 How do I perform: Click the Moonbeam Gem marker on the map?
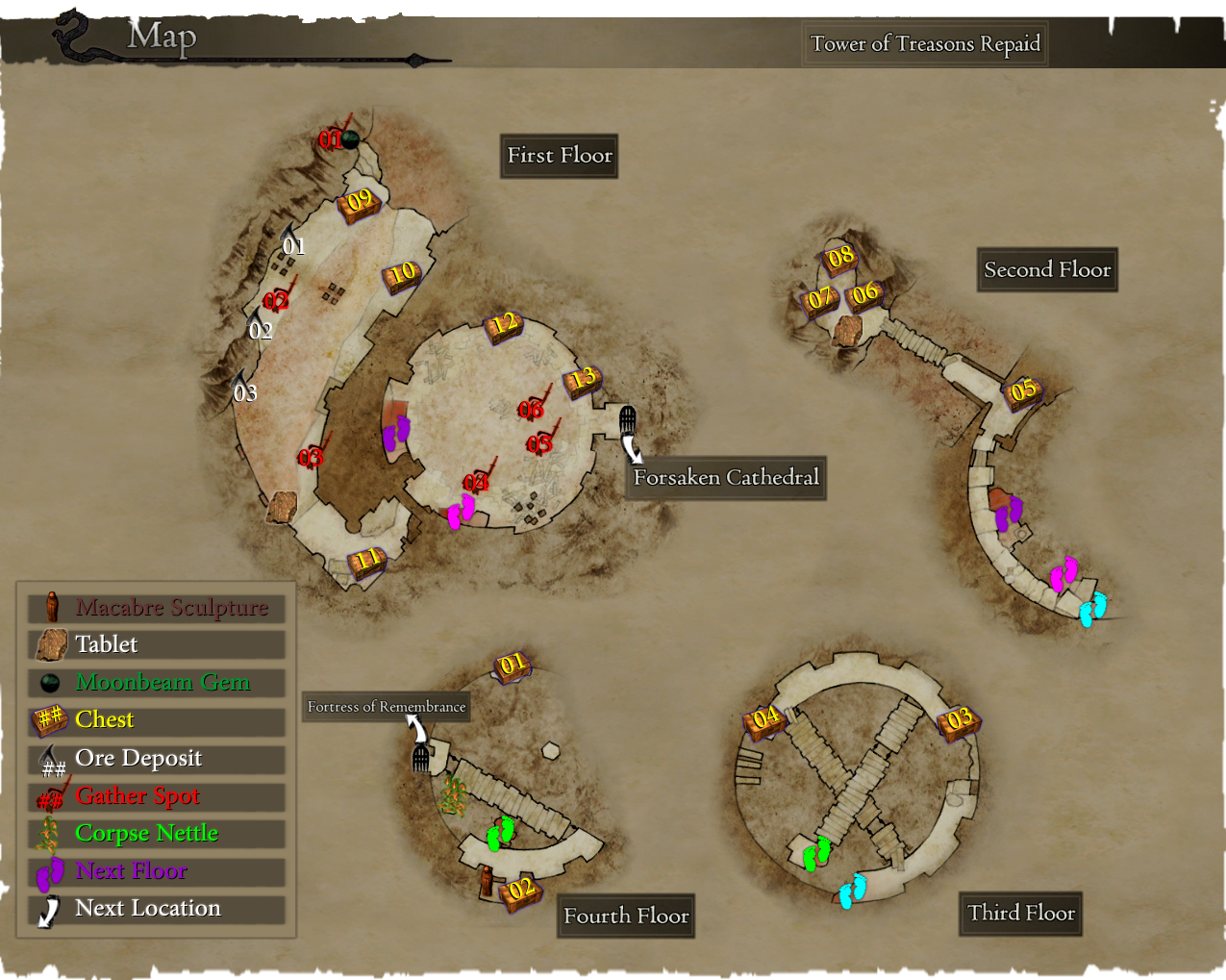(351, 140)
